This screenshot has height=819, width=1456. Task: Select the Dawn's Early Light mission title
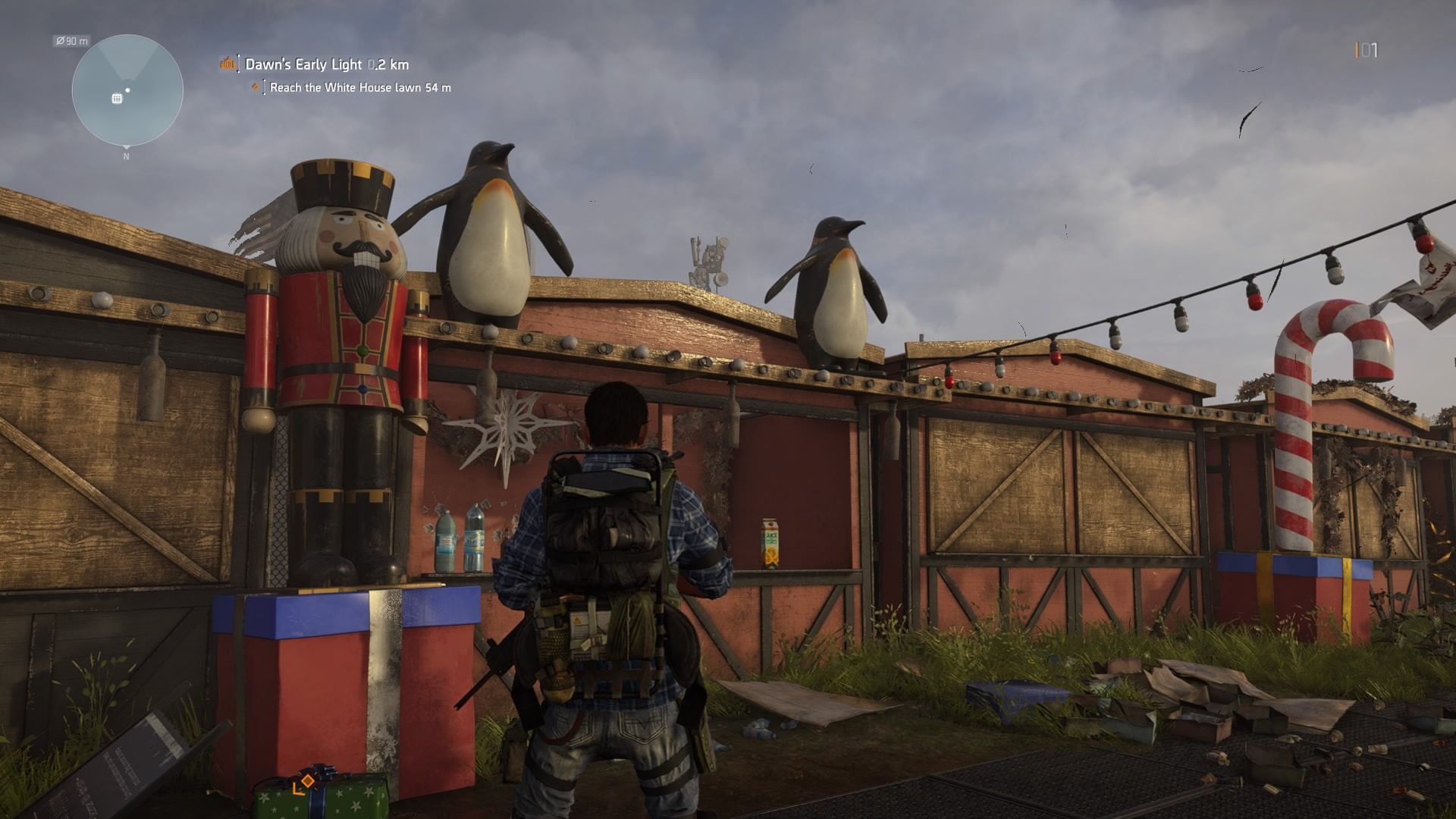[303, 64]
